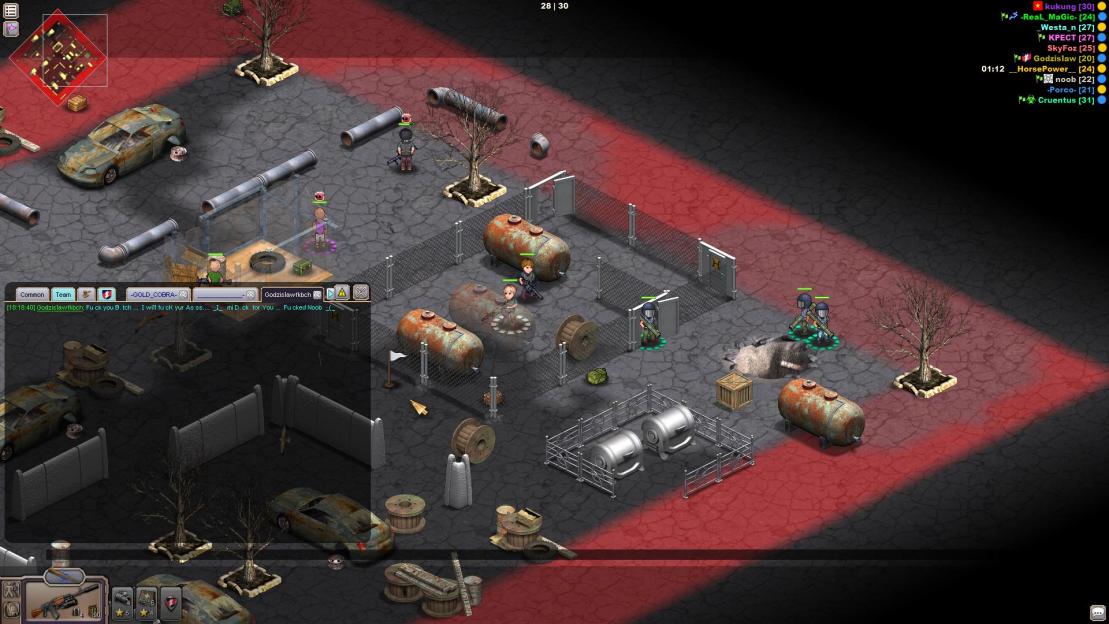Select Cruentus in the player list

[x=1063, y=100]
